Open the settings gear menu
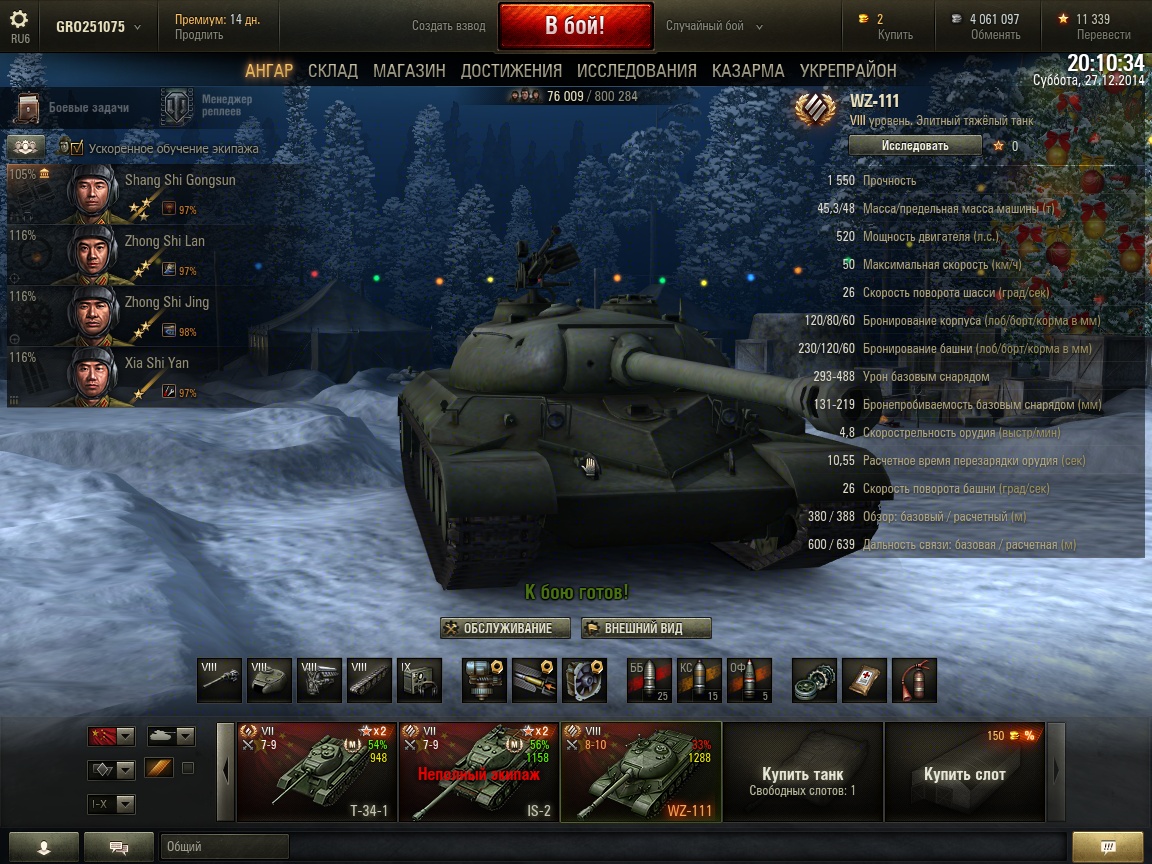1152x864 pixels. 19,20
